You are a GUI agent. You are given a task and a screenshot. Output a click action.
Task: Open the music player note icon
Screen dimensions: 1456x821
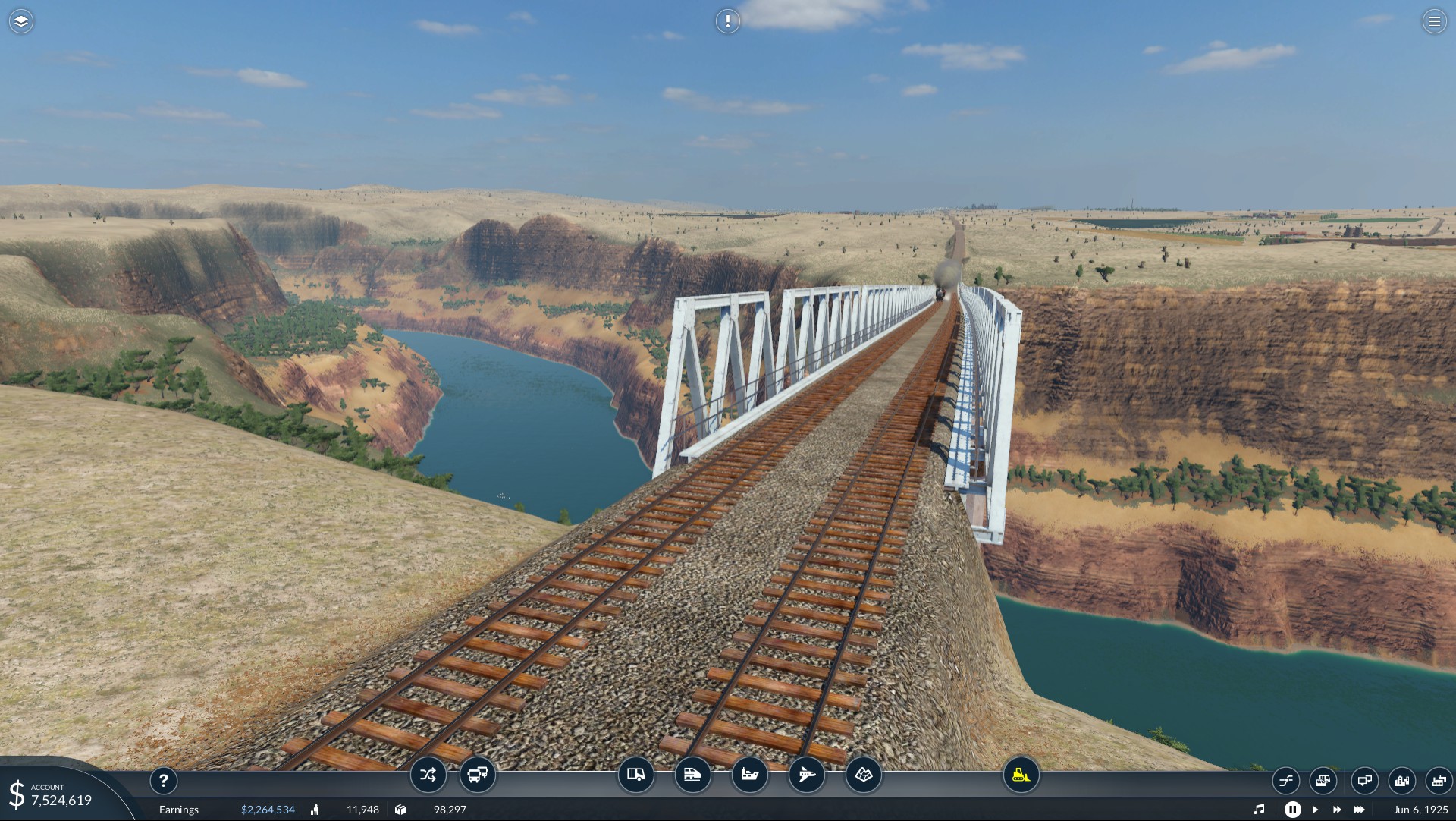[x=1259, y=810]
